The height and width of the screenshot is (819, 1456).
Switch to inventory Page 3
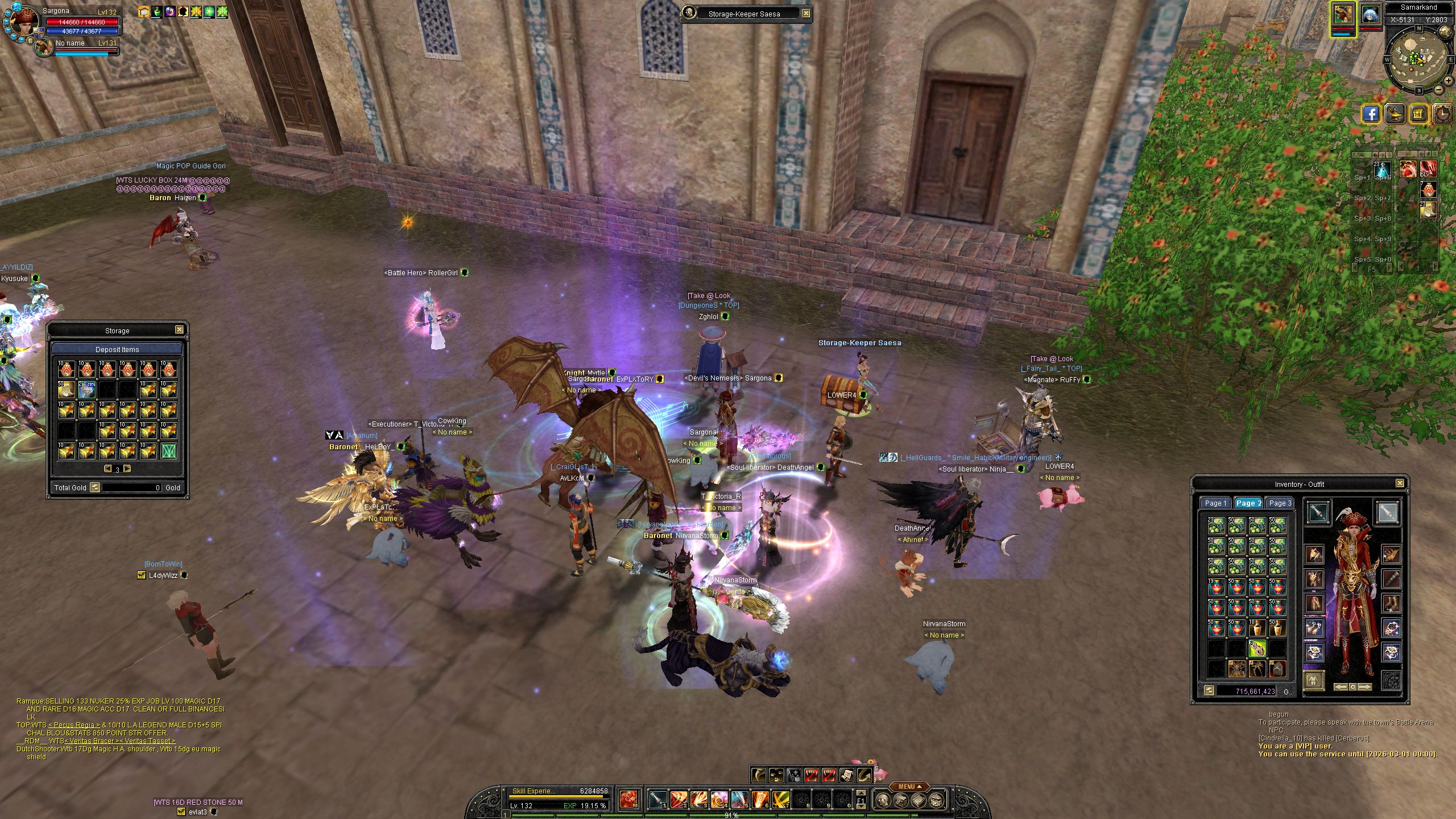click(1281, 503)
